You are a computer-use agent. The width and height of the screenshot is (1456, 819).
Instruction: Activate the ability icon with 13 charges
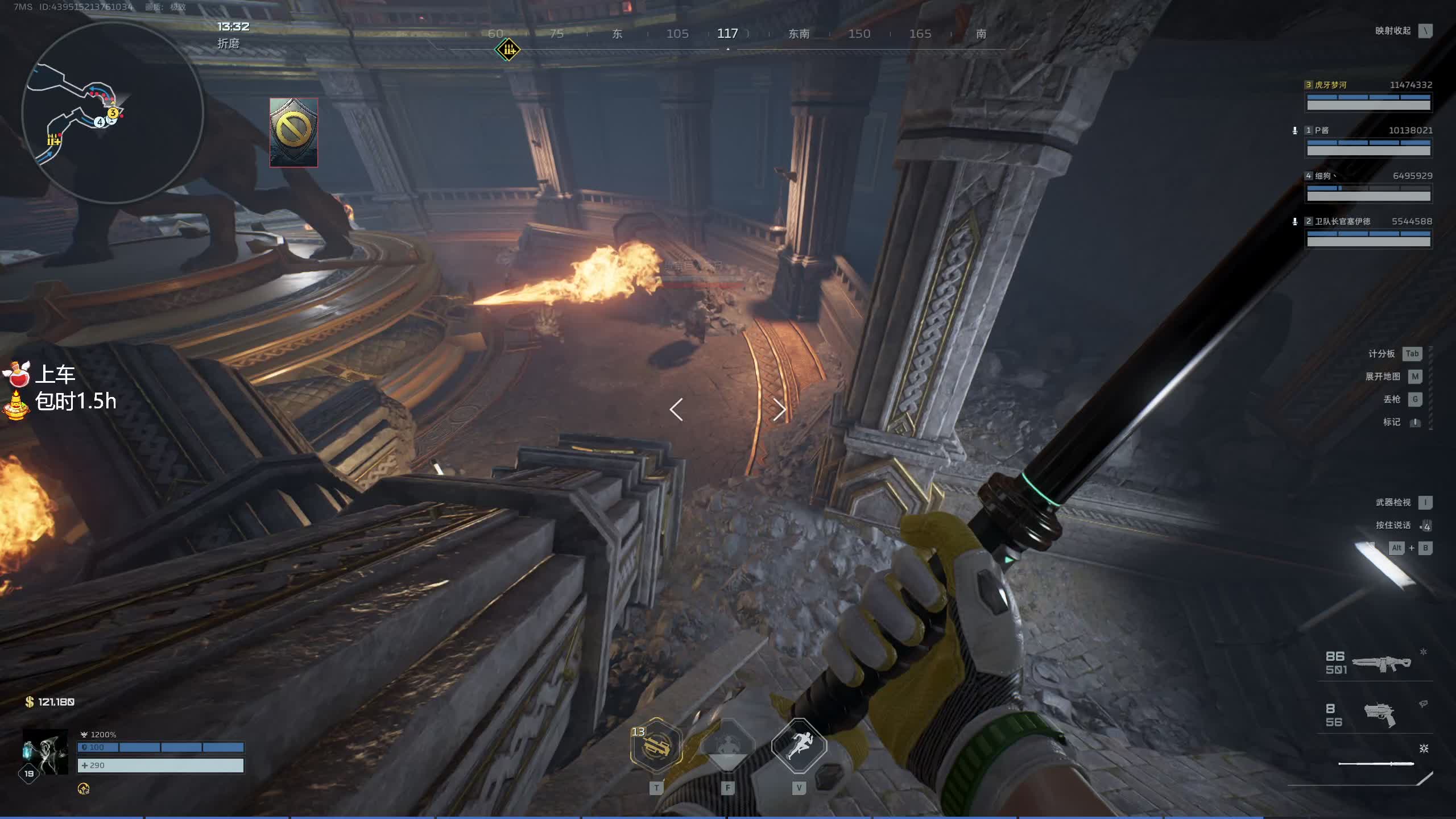(656, 746)
